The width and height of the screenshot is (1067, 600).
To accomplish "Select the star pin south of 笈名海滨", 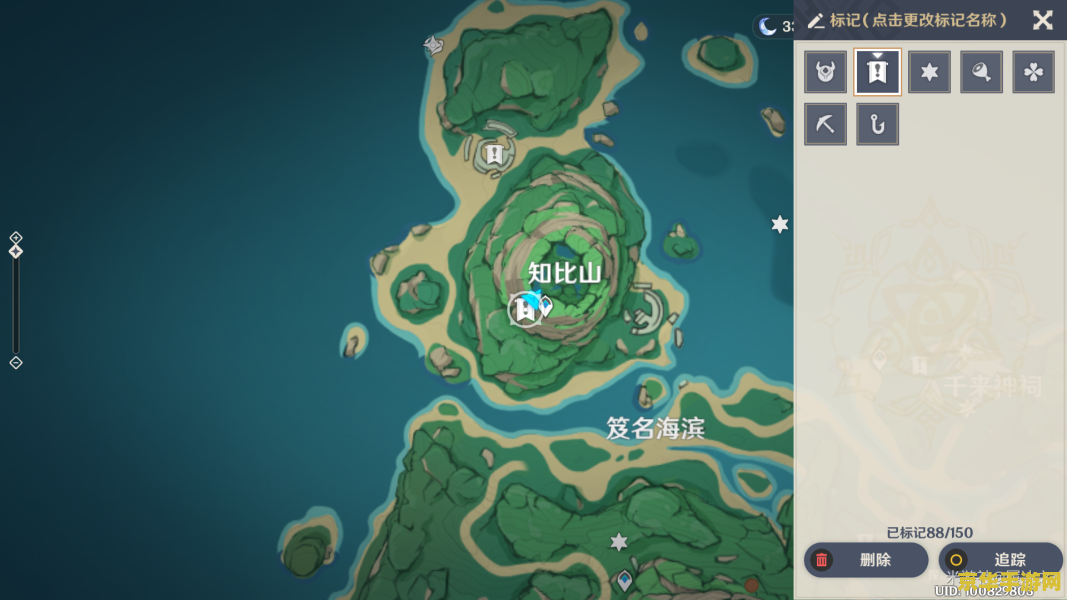I will coord(619,542).
